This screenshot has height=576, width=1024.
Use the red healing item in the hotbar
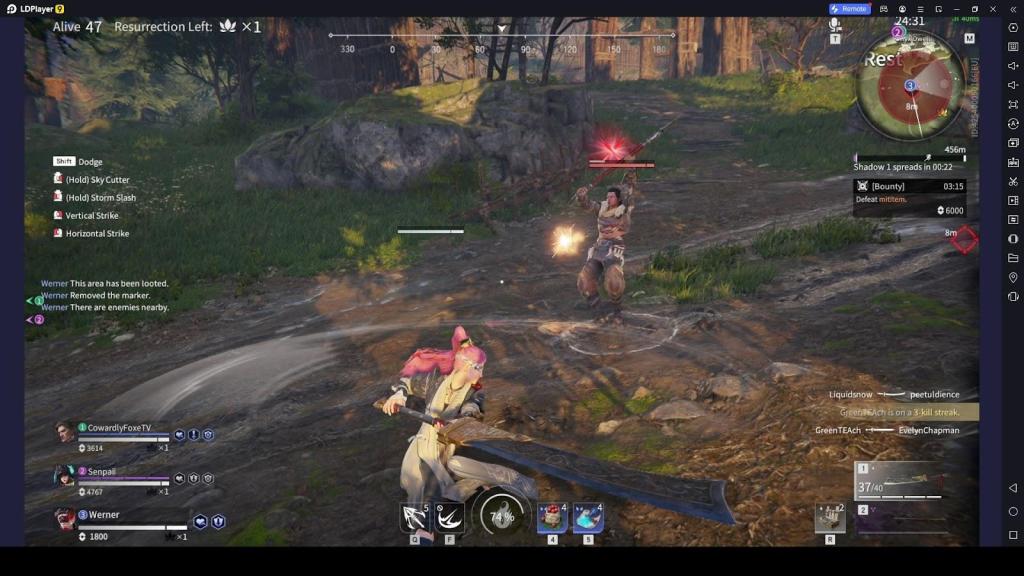[x=552, y=517]
